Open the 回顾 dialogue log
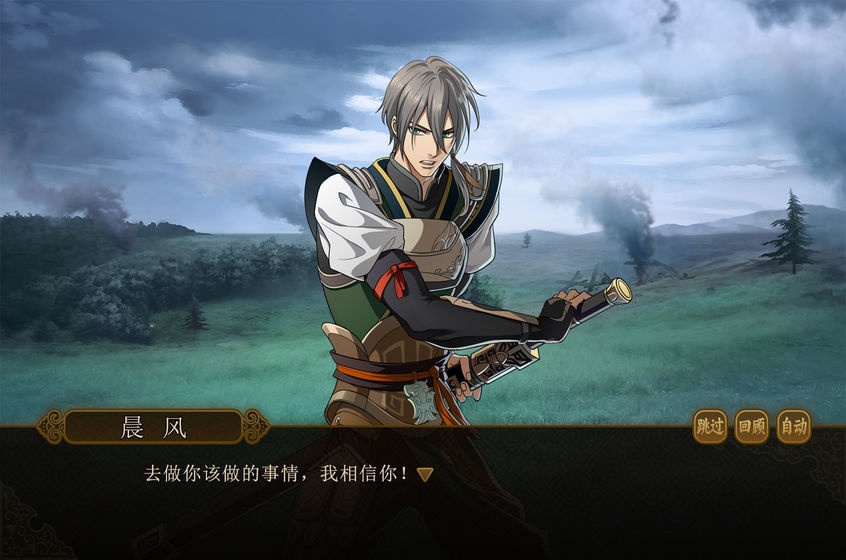This screenshot has height=560, width=846. point(752,427)
